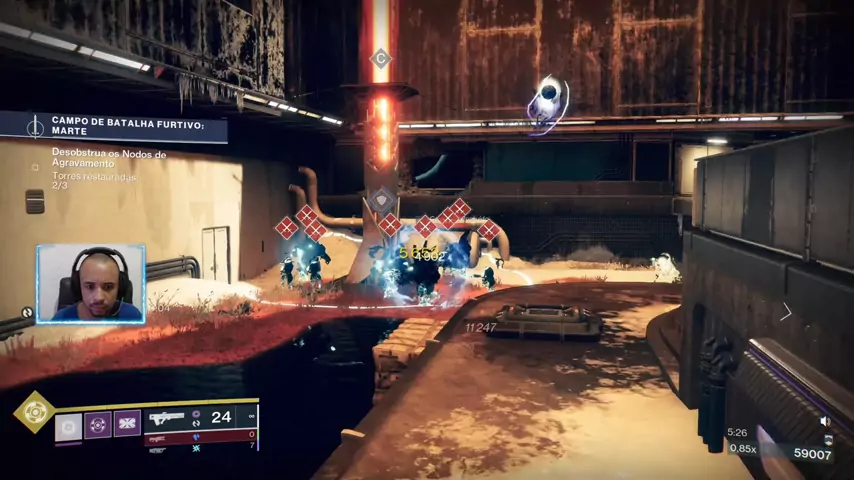Click the waypoint marker atop the orange pillar
The height and width of the screenshot is (480, 854).
tap(380, 58)
